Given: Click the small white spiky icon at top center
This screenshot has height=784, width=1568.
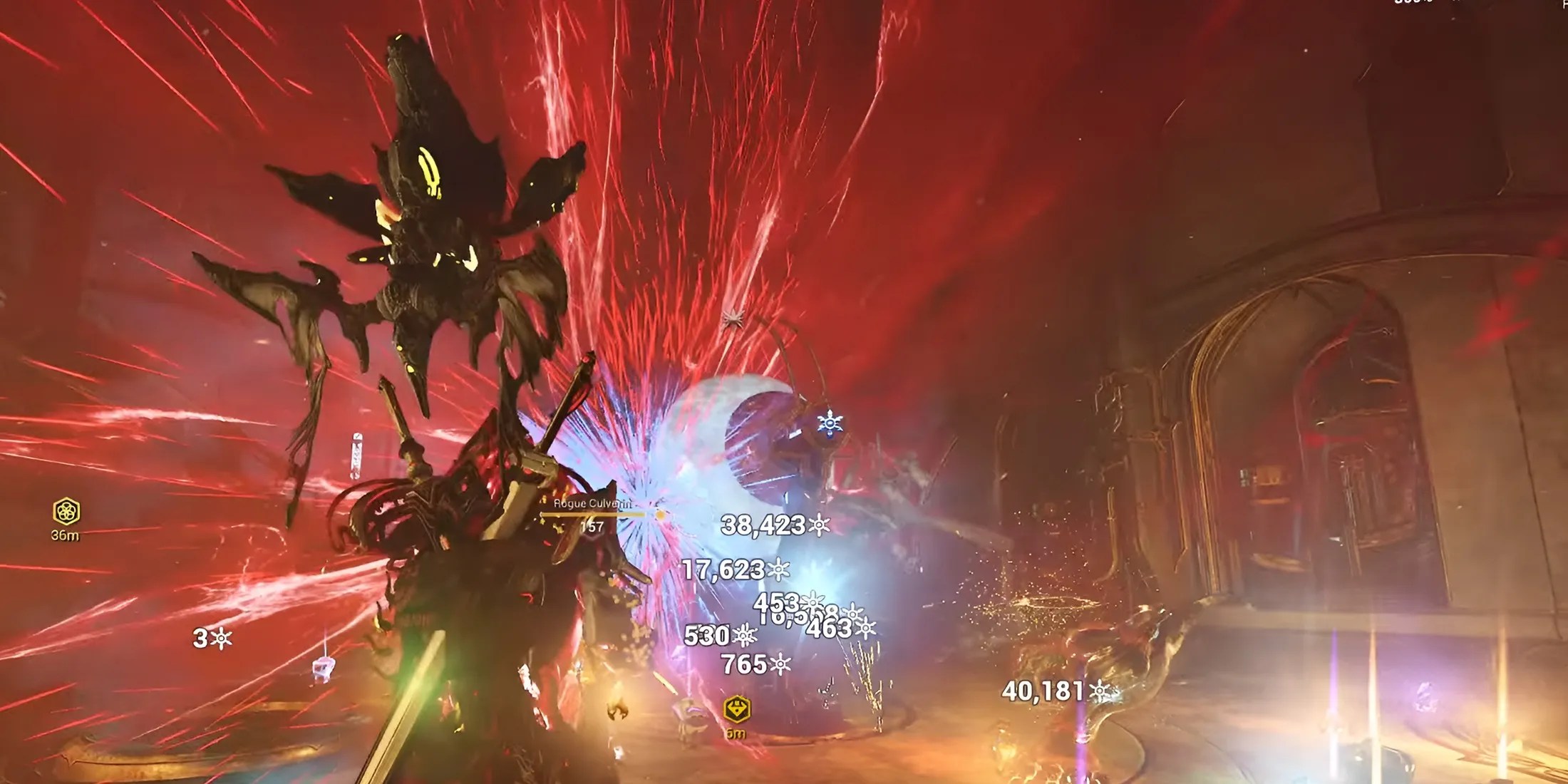Looking at the screenshot, I should (734, 317).
